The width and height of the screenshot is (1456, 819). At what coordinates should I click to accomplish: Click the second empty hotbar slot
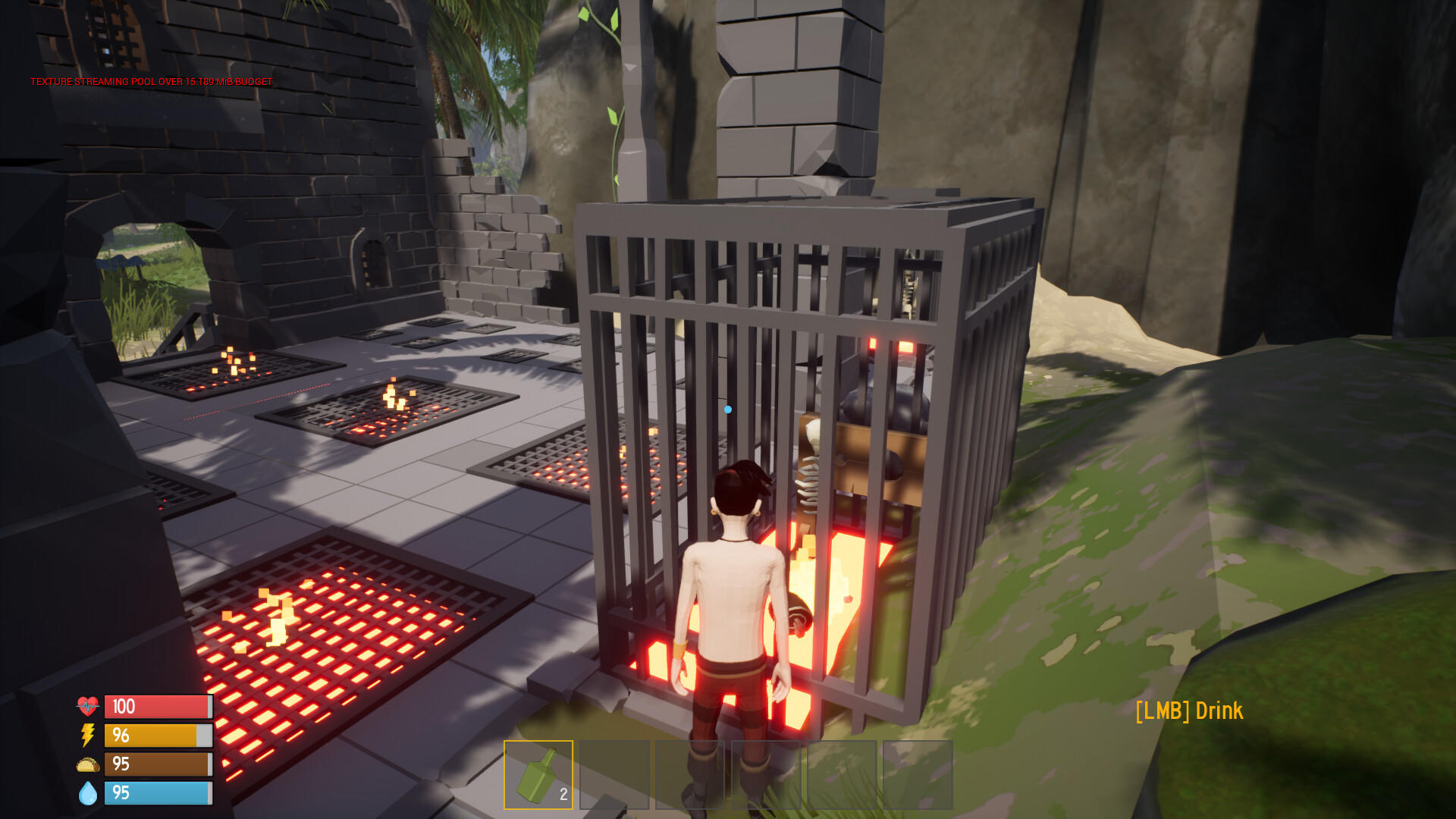pos(614,775)
